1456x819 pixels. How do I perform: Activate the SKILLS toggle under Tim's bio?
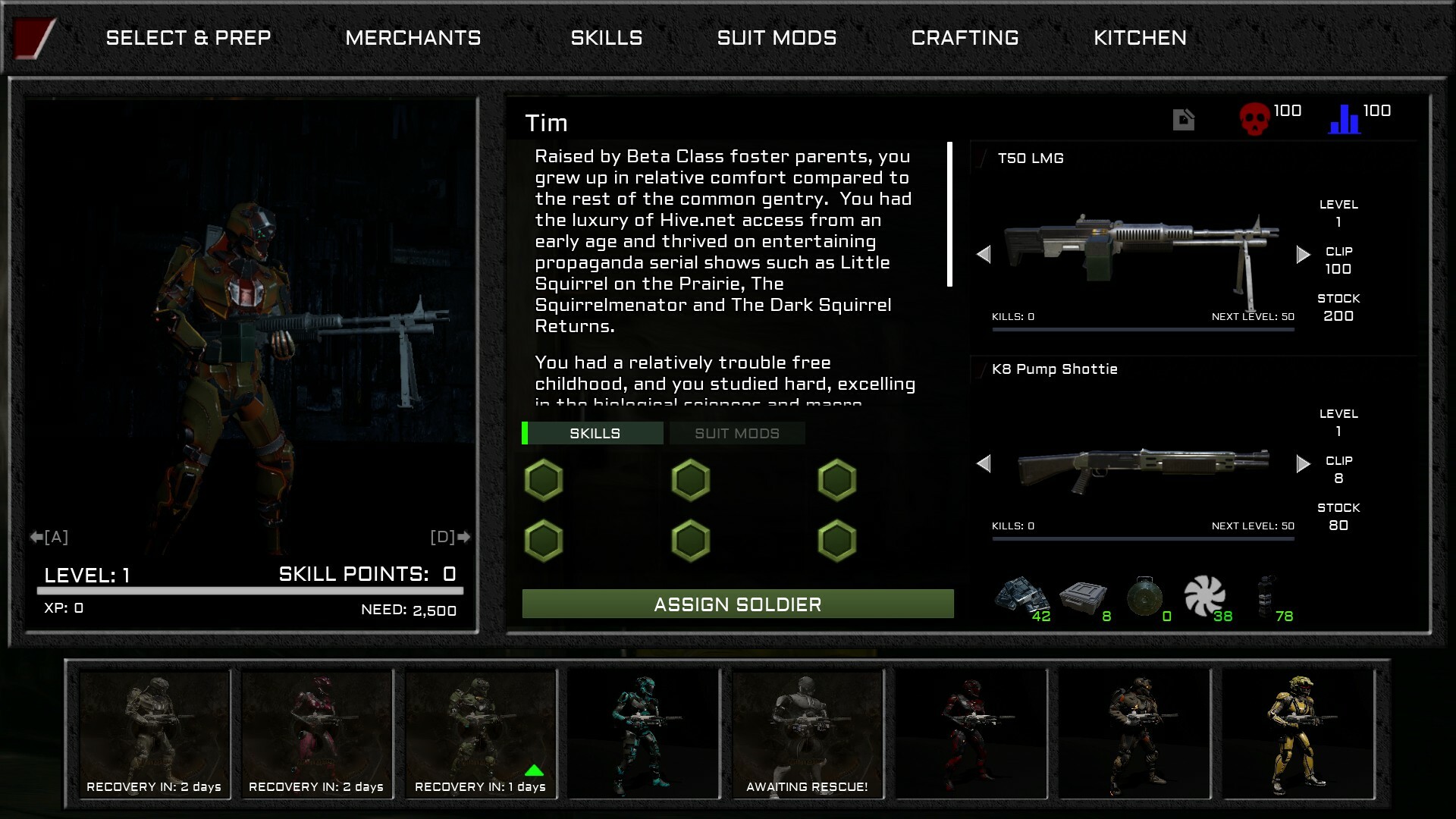[595, 433]
